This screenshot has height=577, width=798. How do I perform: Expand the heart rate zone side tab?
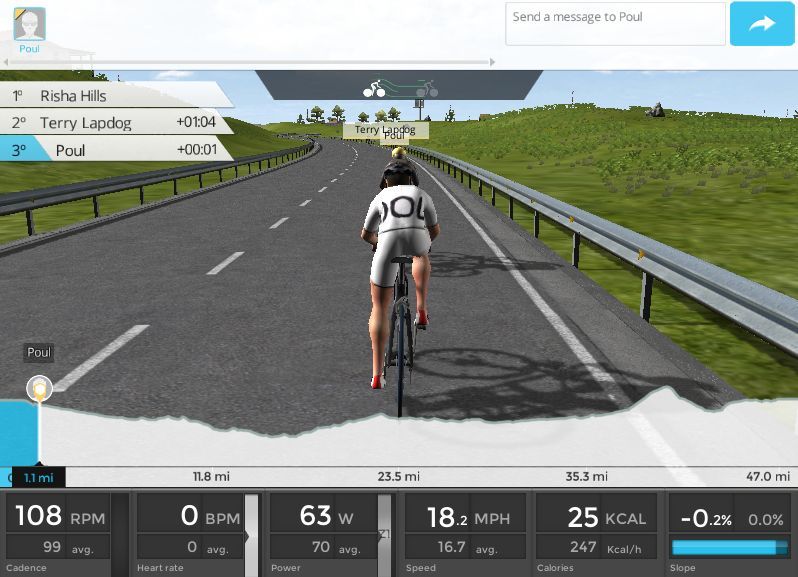(252, 535)
